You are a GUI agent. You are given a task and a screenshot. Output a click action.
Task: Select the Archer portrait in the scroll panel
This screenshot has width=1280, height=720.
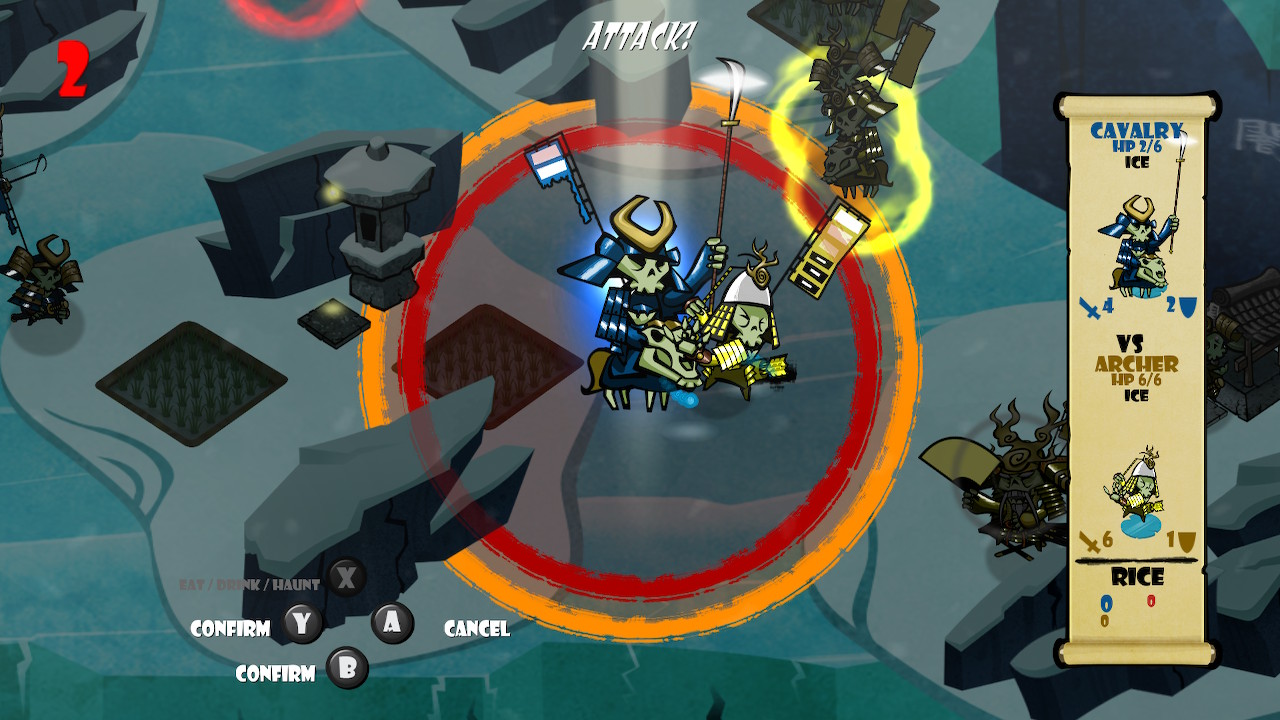tap(1137, 488)
